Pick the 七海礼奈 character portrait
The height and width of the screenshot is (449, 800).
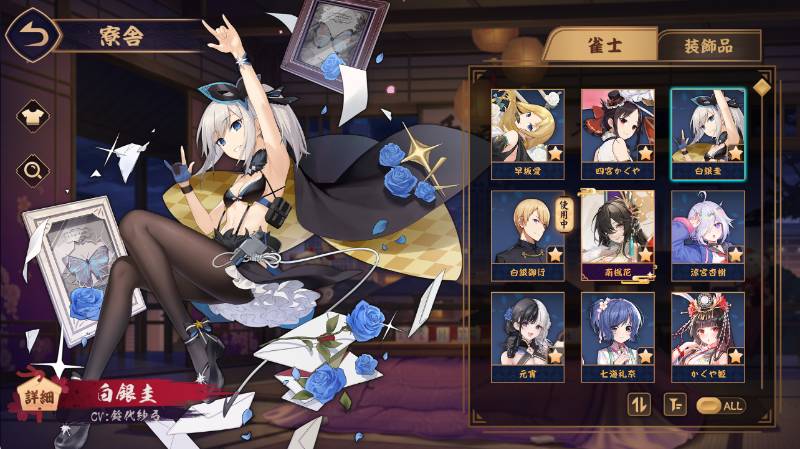[617, 329]
